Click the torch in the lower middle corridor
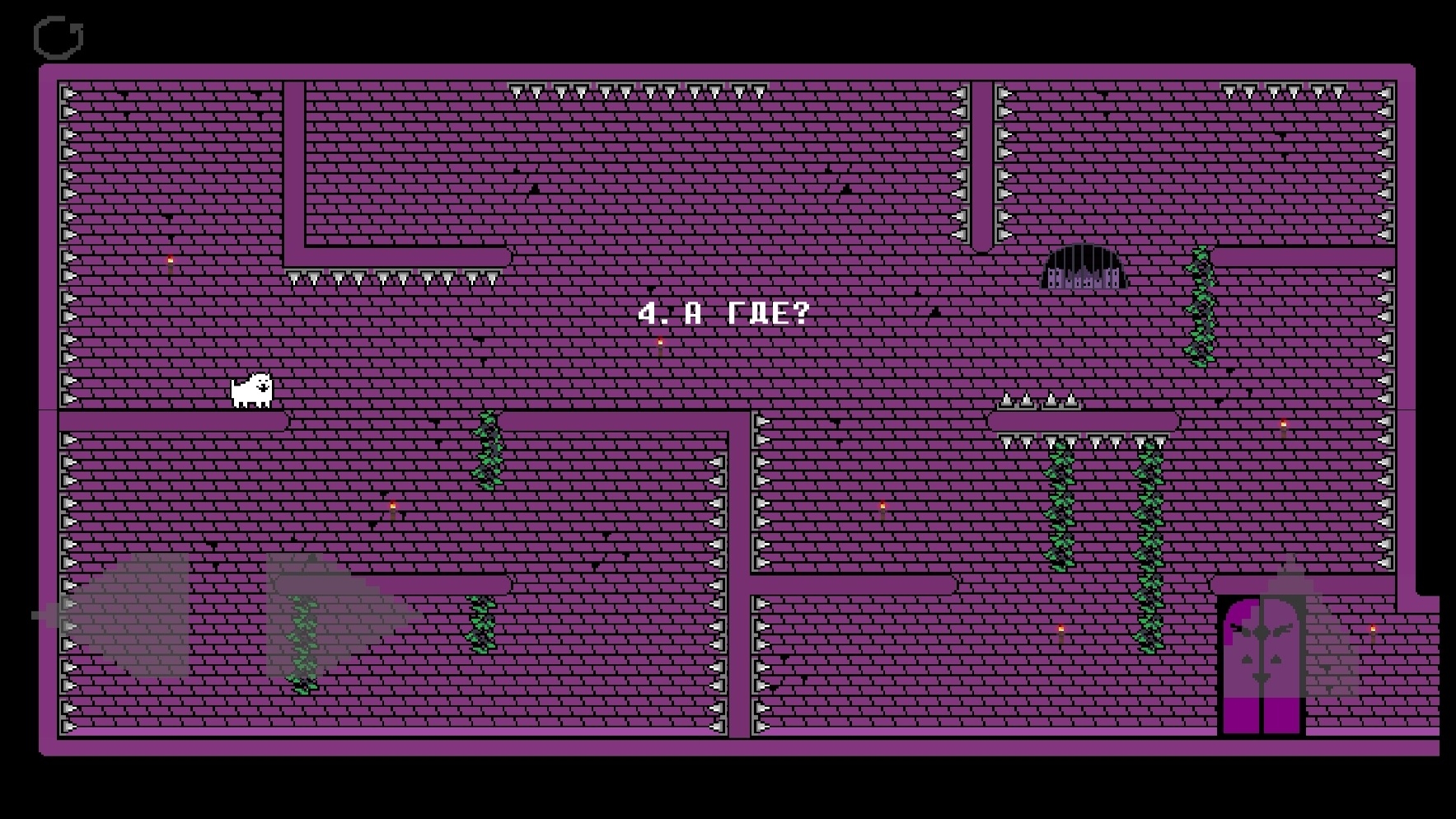Viewport: 1456px width, 819px height. (882, 505)
